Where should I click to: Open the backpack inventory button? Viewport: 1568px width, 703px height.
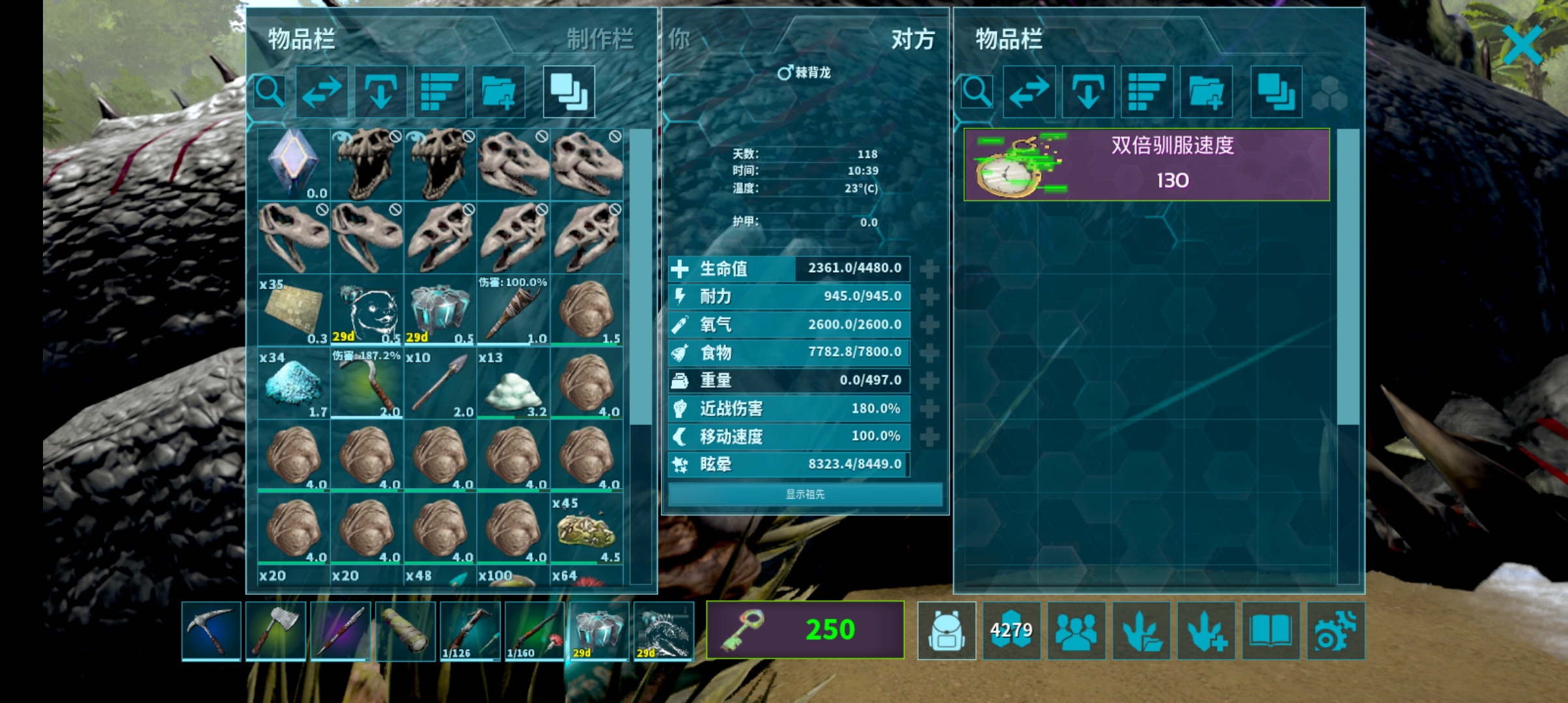click(x=946, y=630)
